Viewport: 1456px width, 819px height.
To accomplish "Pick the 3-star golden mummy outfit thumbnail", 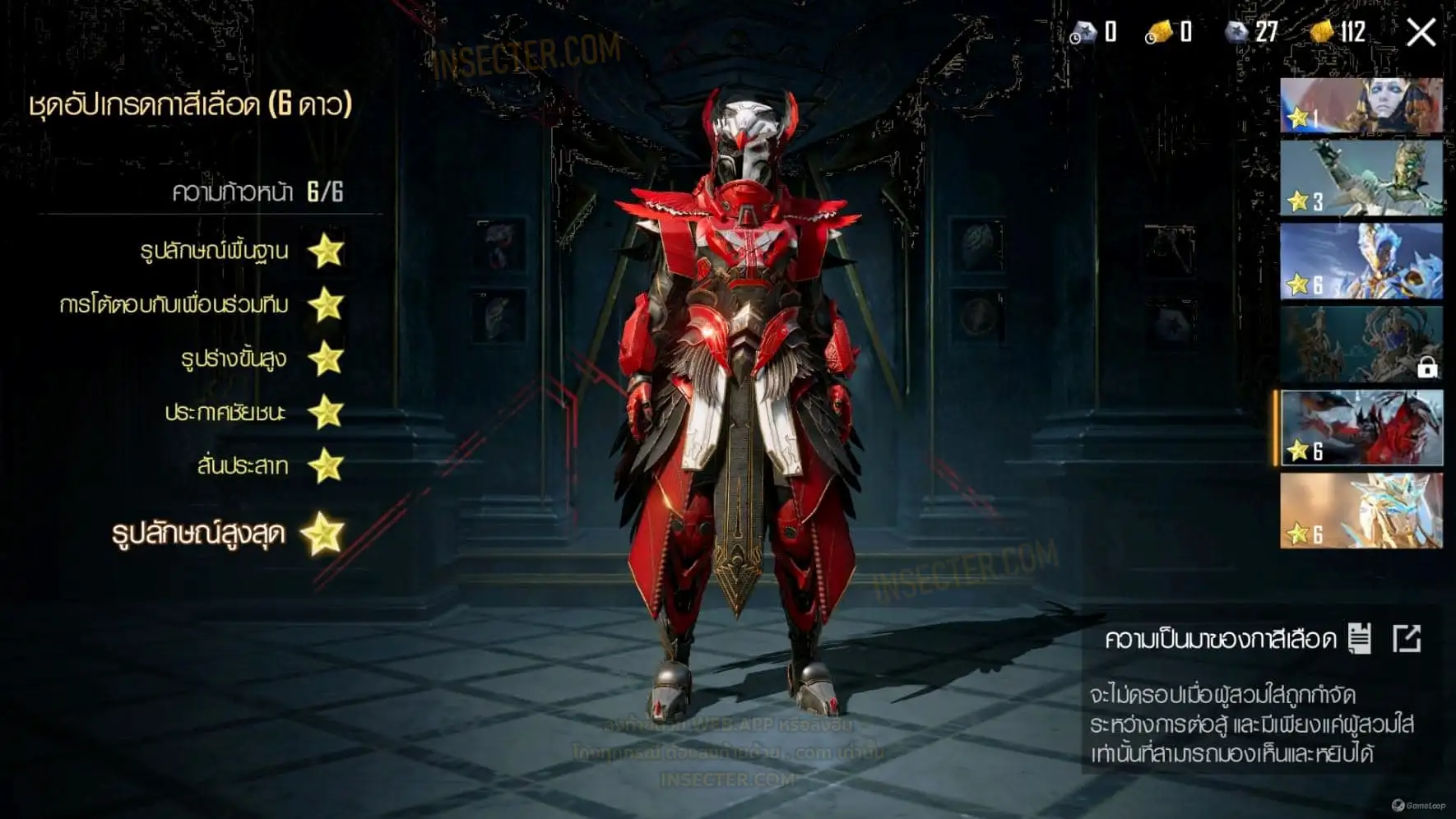I will (x=1361, y=178).
